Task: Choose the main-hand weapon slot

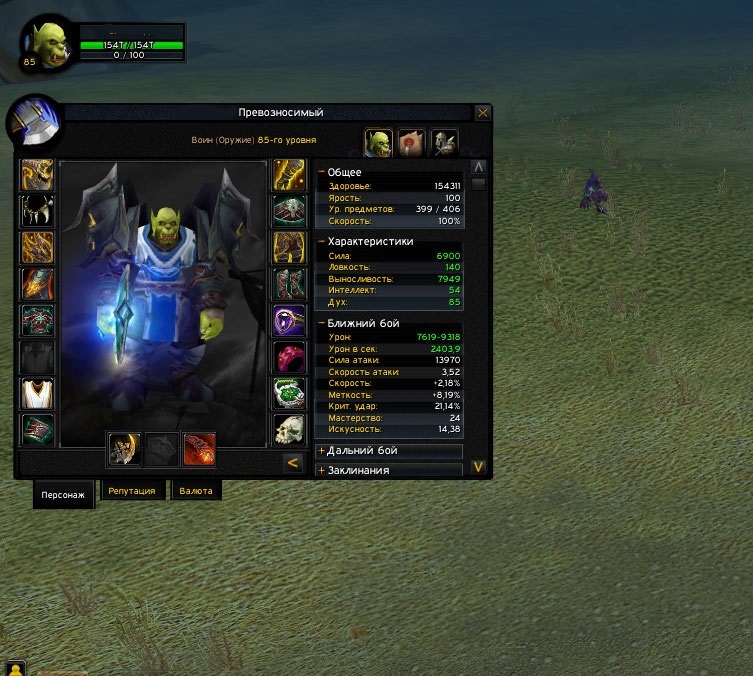Action: tap(123, 449)
